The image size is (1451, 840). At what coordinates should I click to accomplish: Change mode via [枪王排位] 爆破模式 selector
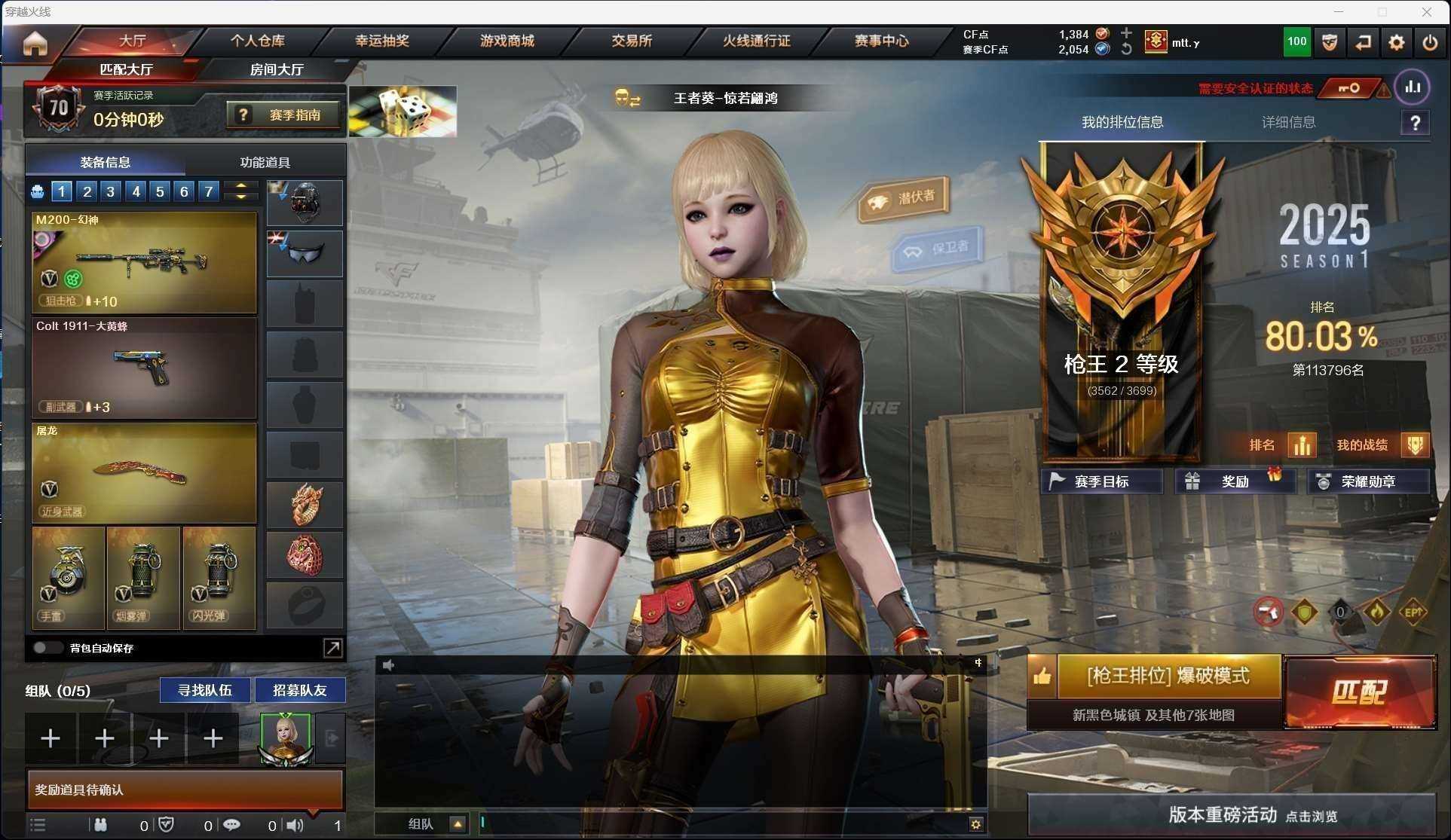pyautogui.click(x=1168, y=676)
